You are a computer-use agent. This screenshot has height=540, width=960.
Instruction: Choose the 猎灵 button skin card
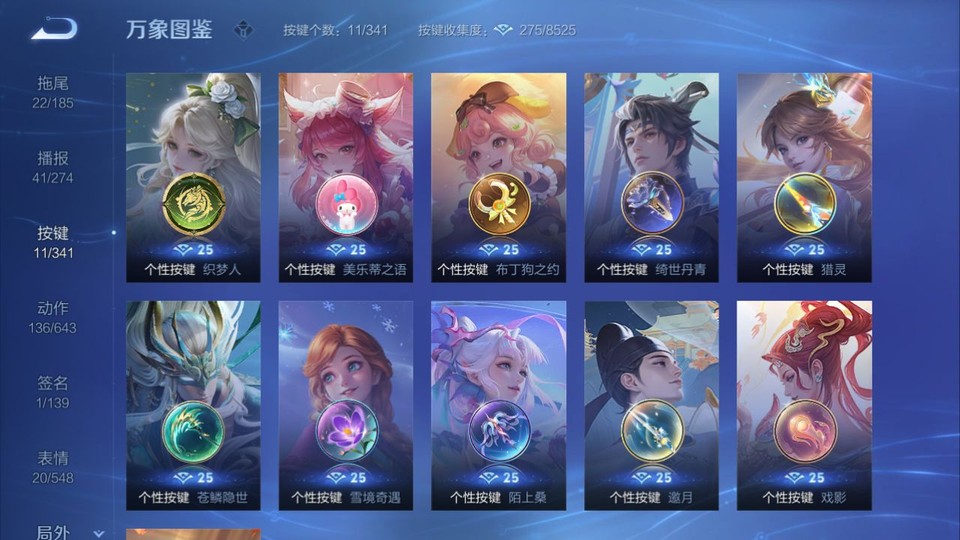click(805, 177)
